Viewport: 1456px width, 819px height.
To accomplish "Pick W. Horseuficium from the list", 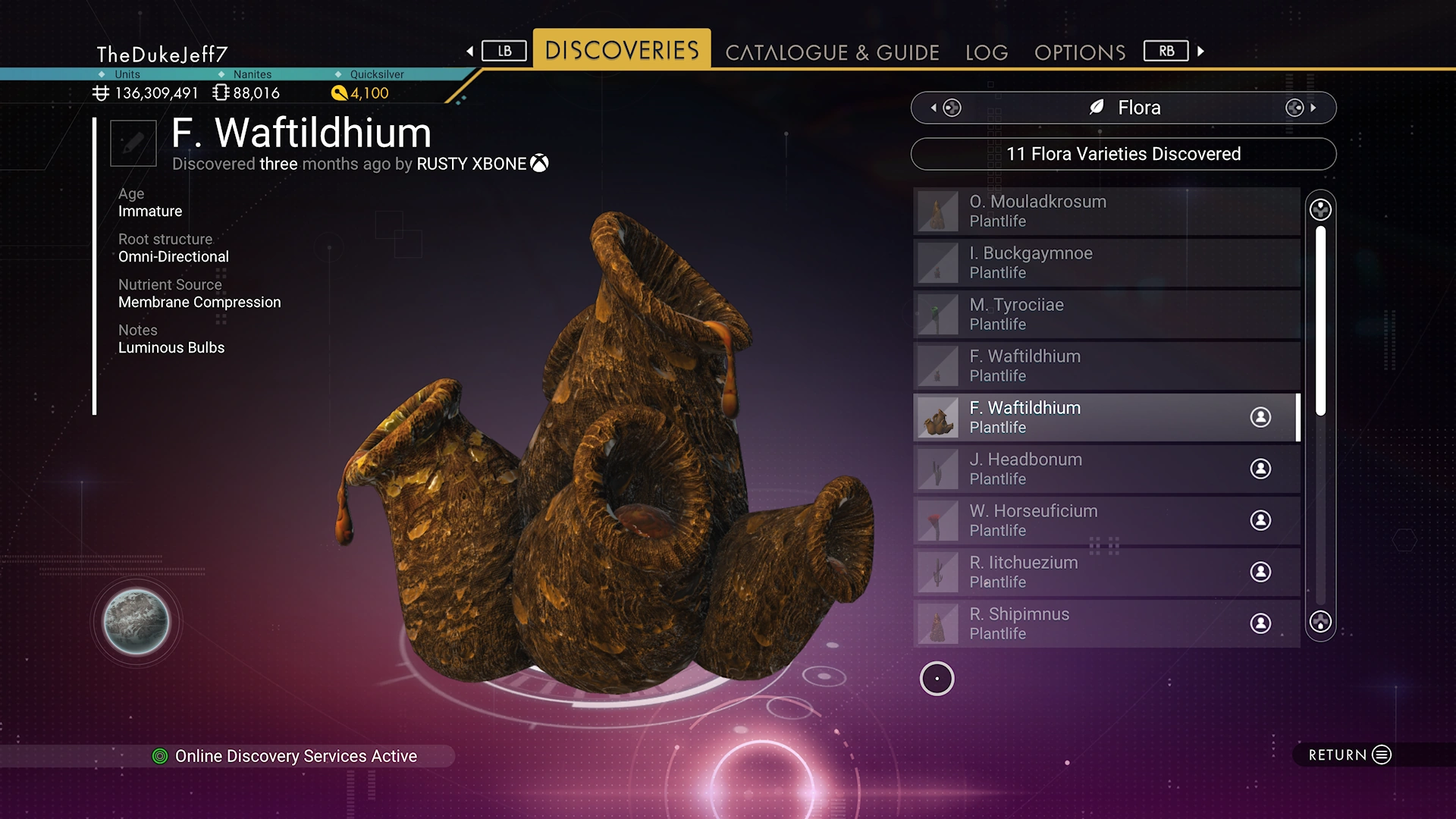I will click(1106, 520).
